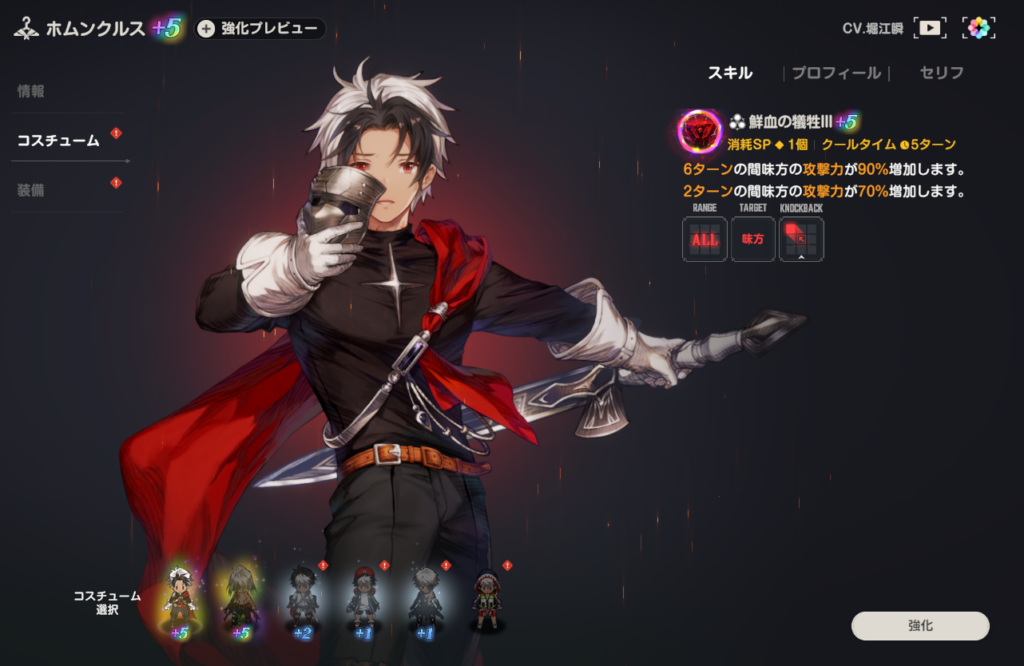This screenshot has height=666, width=1024.
Task: Click the 強化 (Enhance) button
Action: (920, 626)
